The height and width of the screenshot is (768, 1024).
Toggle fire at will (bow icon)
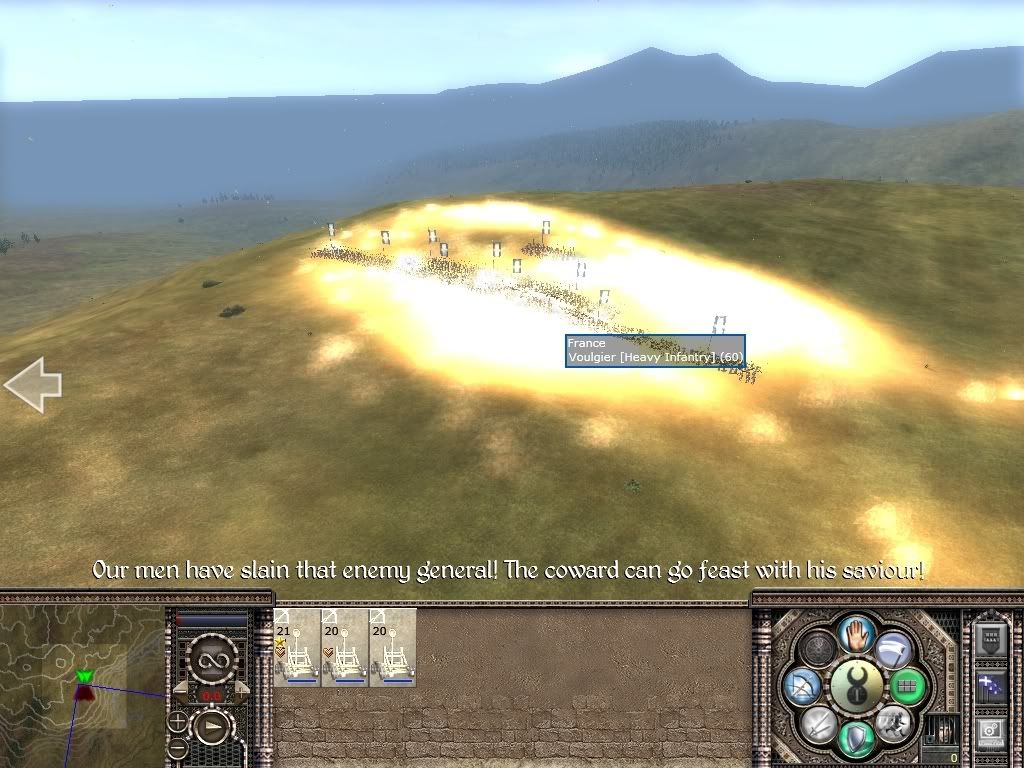point(804,686)
